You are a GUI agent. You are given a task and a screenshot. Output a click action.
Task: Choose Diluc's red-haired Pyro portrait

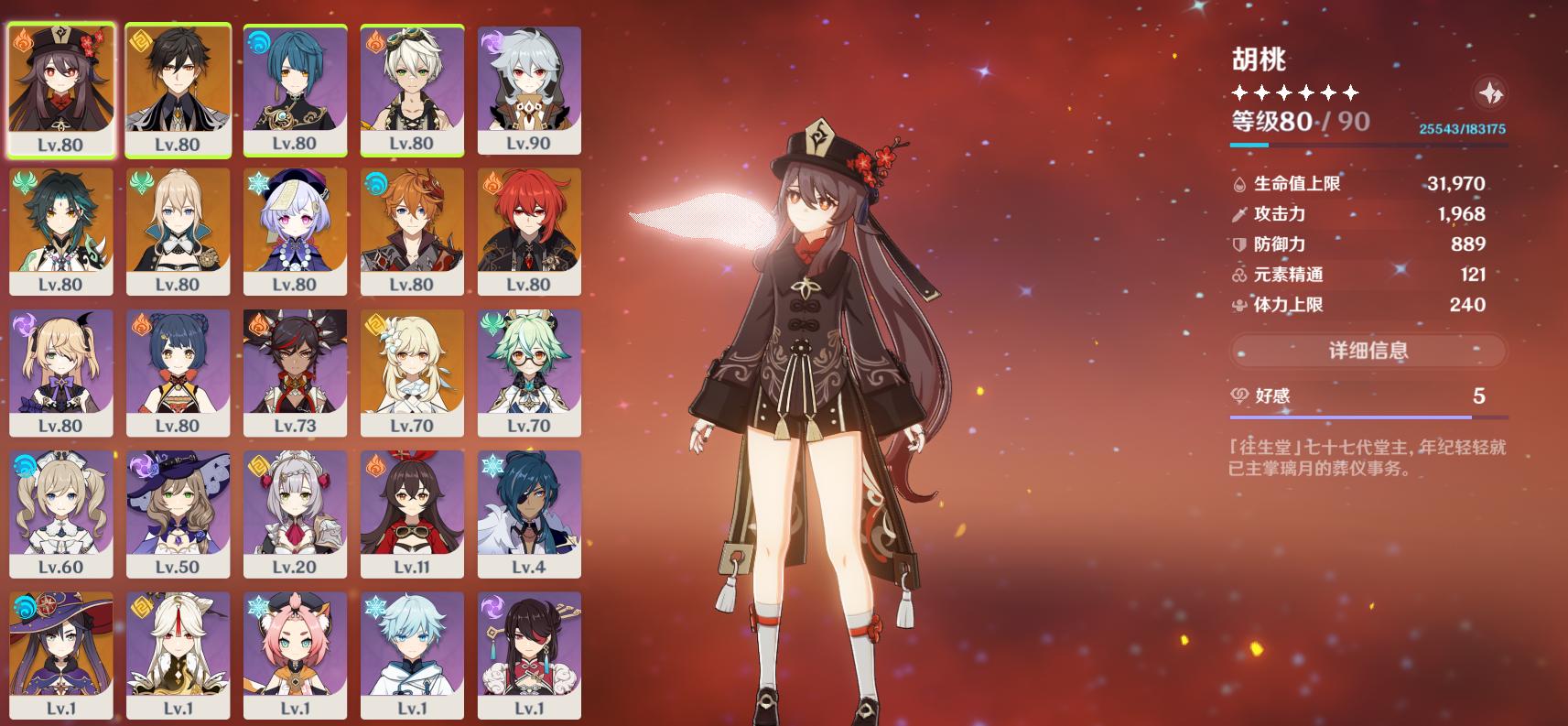point(529,231)
